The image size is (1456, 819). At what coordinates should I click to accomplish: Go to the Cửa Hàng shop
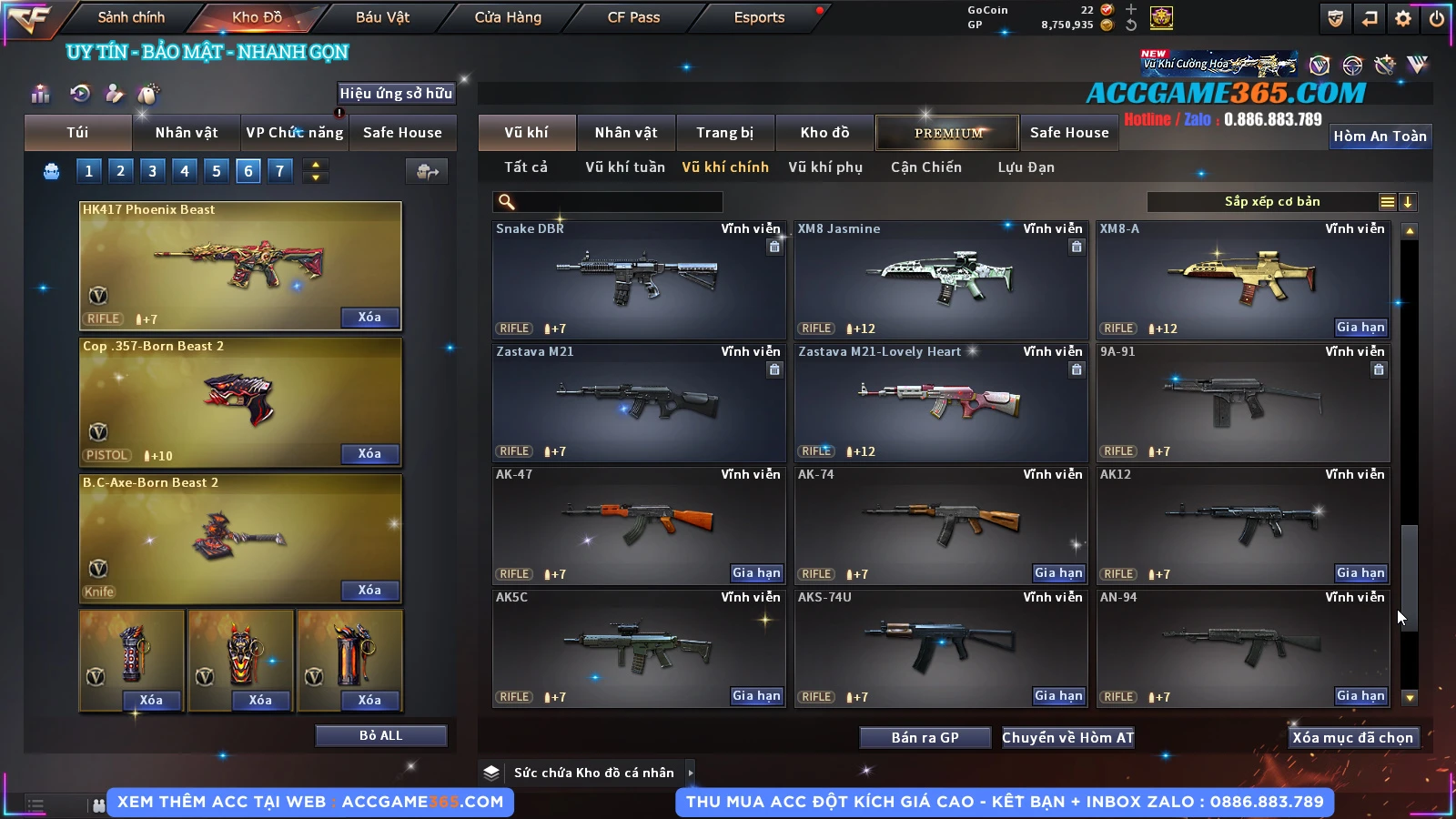pyautogui.click(x=508, y=17)
